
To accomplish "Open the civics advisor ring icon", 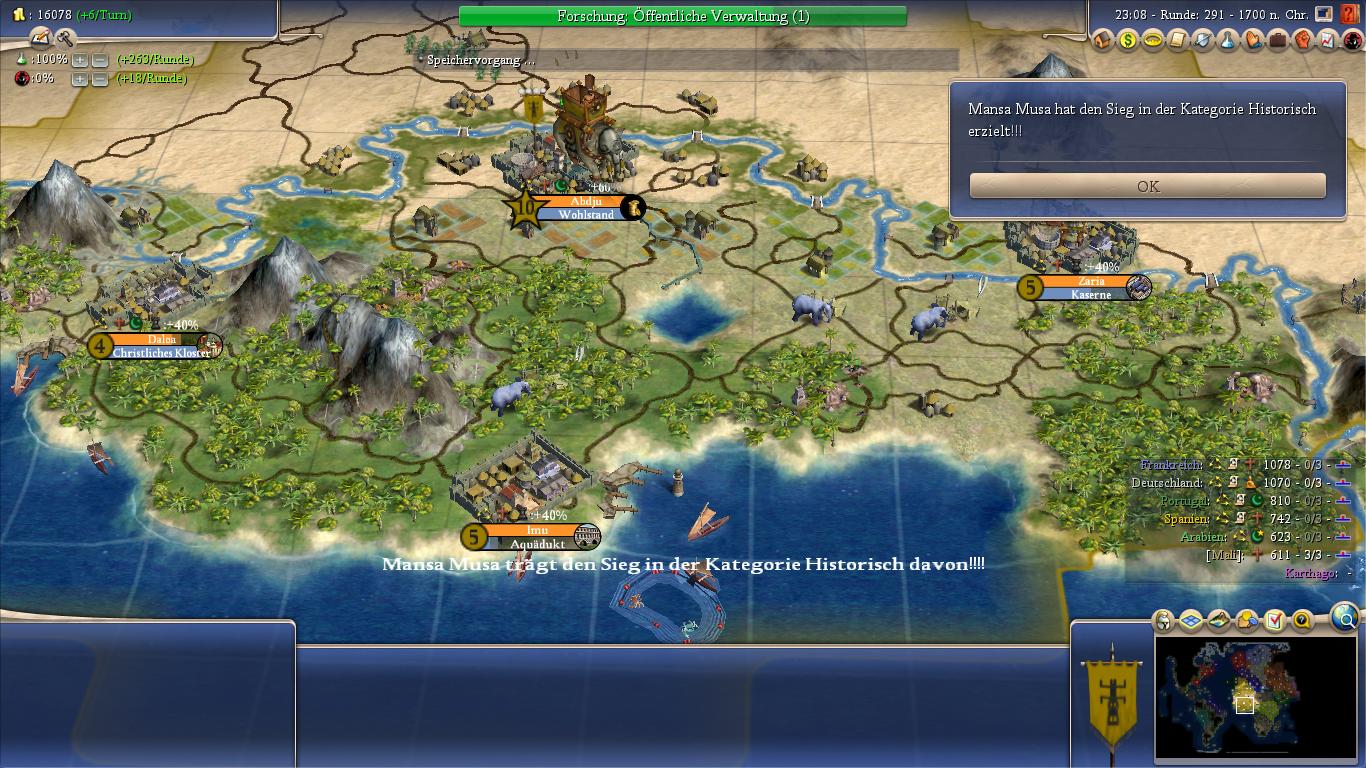I will point(1153,41).
